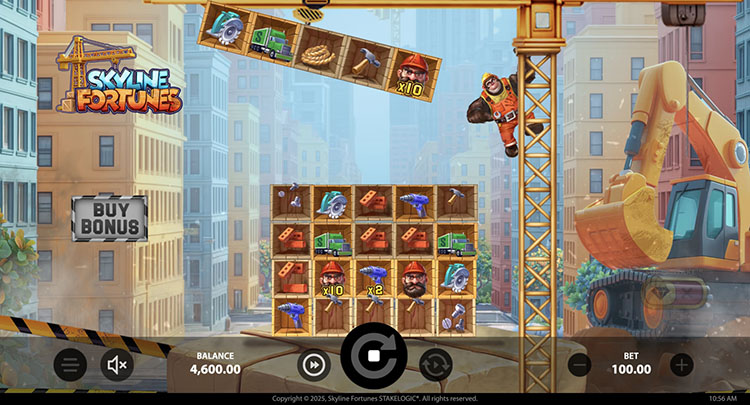Open the Buy Bonus offer
The width and height of the screenshot is (750, 405).
tap(109, 218)
